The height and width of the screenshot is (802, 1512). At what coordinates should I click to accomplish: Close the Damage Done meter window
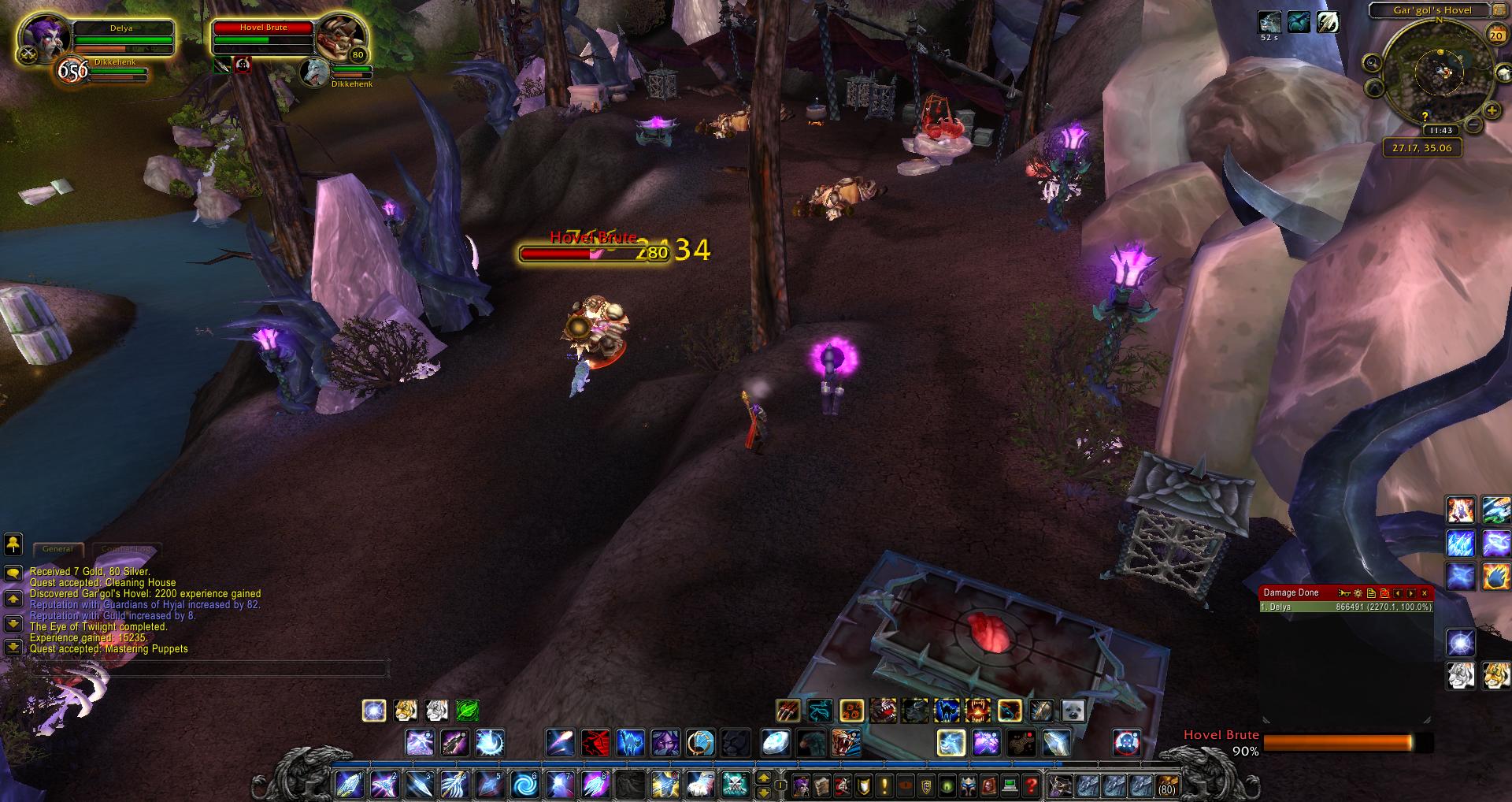(1424, 593)
